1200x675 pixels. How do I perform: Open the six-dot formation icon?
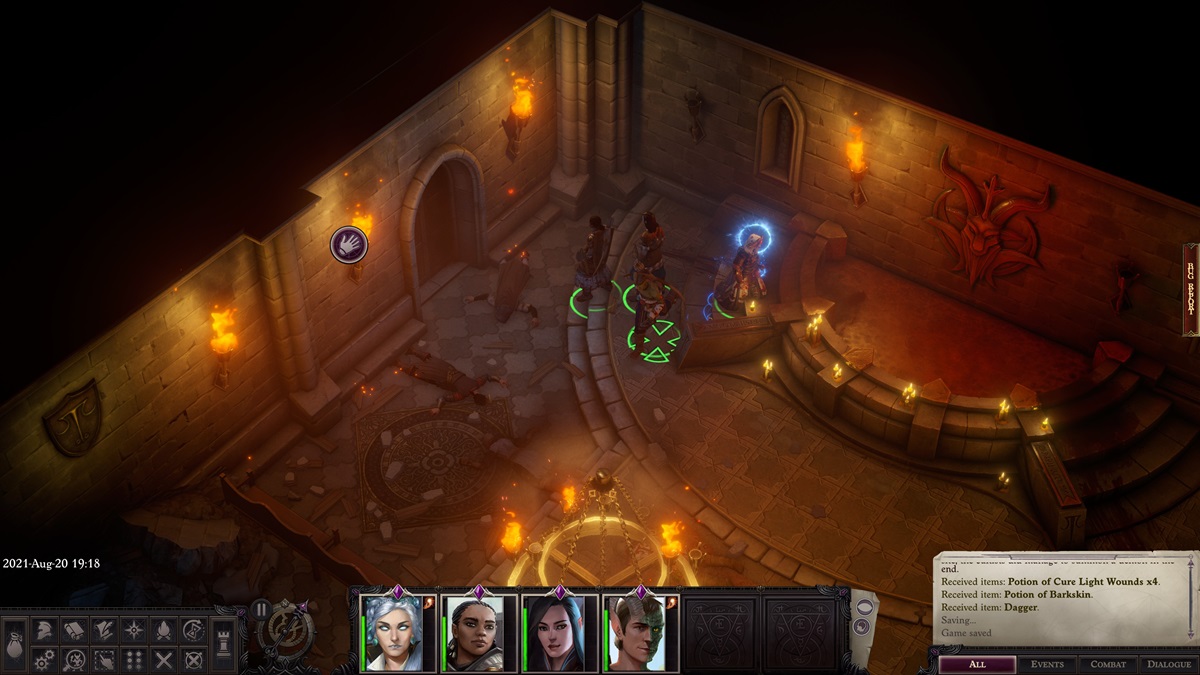click(x=133, y=660)
